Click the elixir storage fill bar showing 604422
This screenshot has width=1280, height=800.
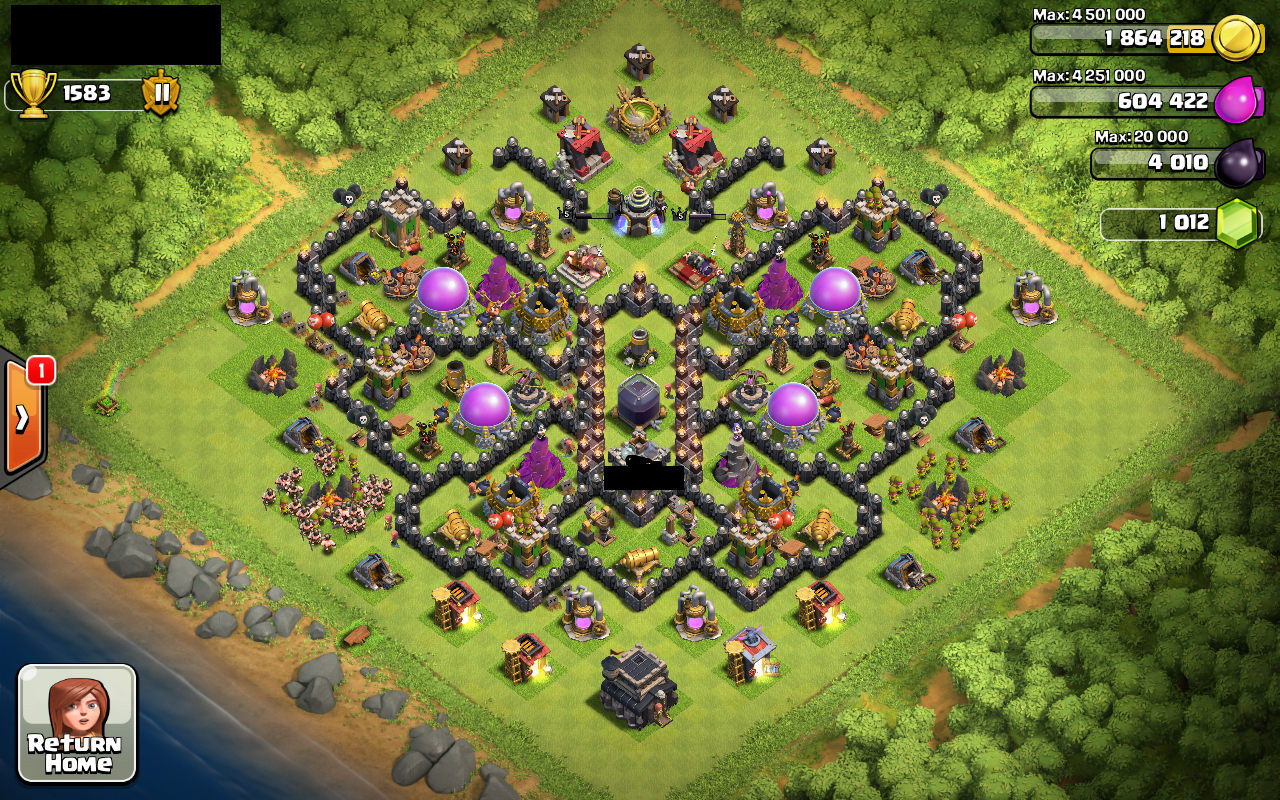(x=1130, y=102)
